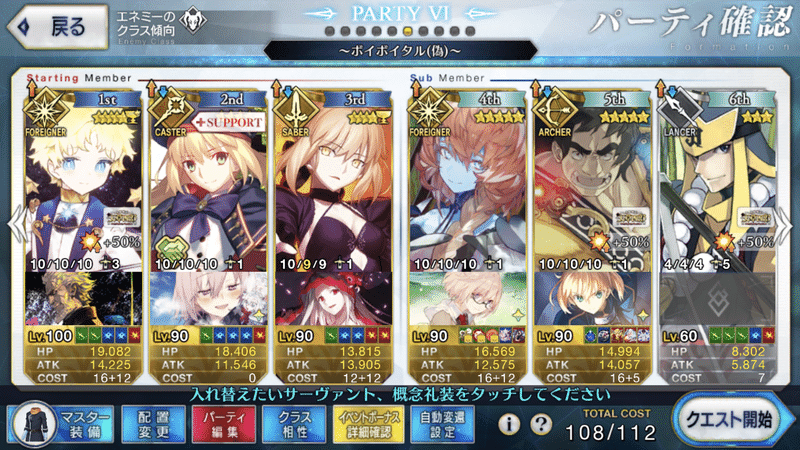Open the question mark help icon
Screen dimensions: 800x450
[541, 424]
